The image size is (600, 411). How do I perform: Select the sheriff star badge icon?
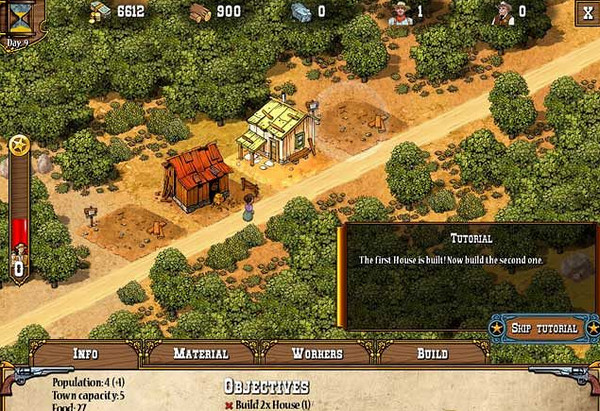18,146
